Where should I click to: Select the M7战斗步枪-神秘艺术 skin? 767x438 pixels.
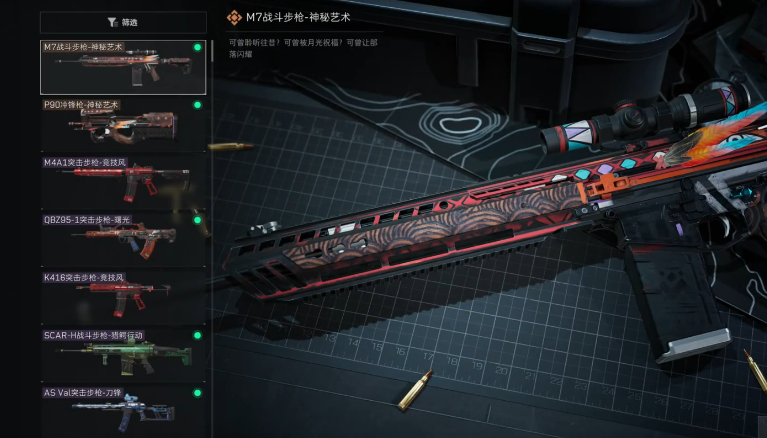pyautogui.click(x=123, y=67)
